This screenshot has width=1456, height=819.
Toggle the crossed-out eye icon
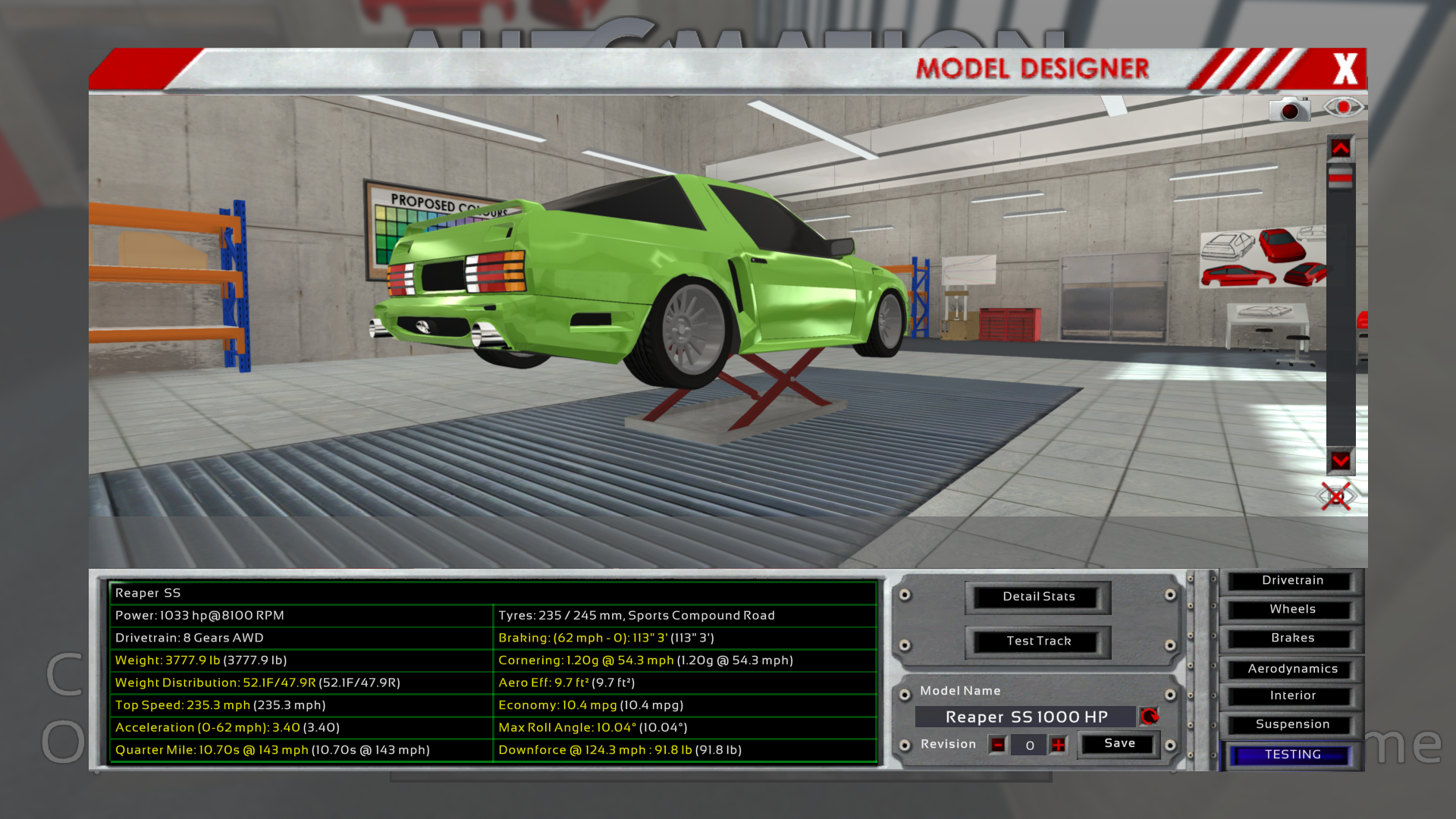click(x=1335, y=497)
